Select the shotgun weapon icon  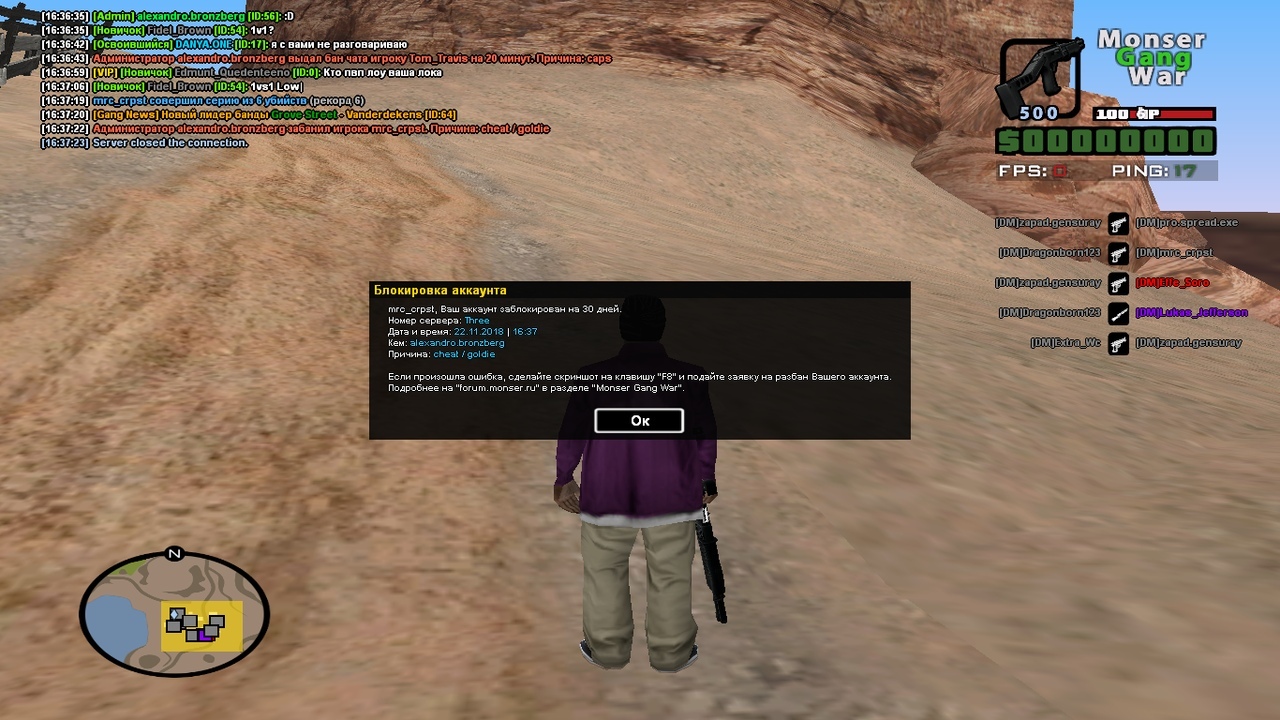[x=1039, y=78]
